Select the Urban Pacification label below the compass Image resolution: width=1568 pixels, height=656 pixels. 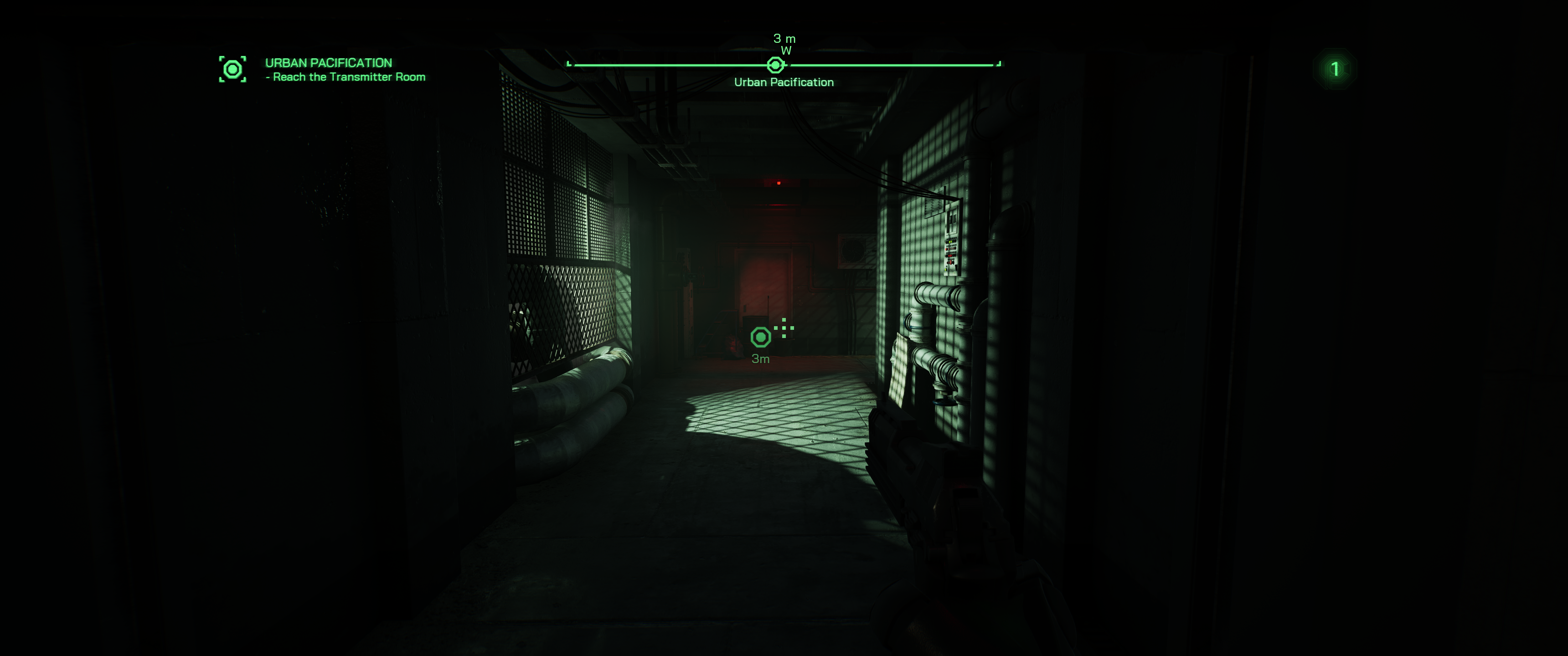784,82
